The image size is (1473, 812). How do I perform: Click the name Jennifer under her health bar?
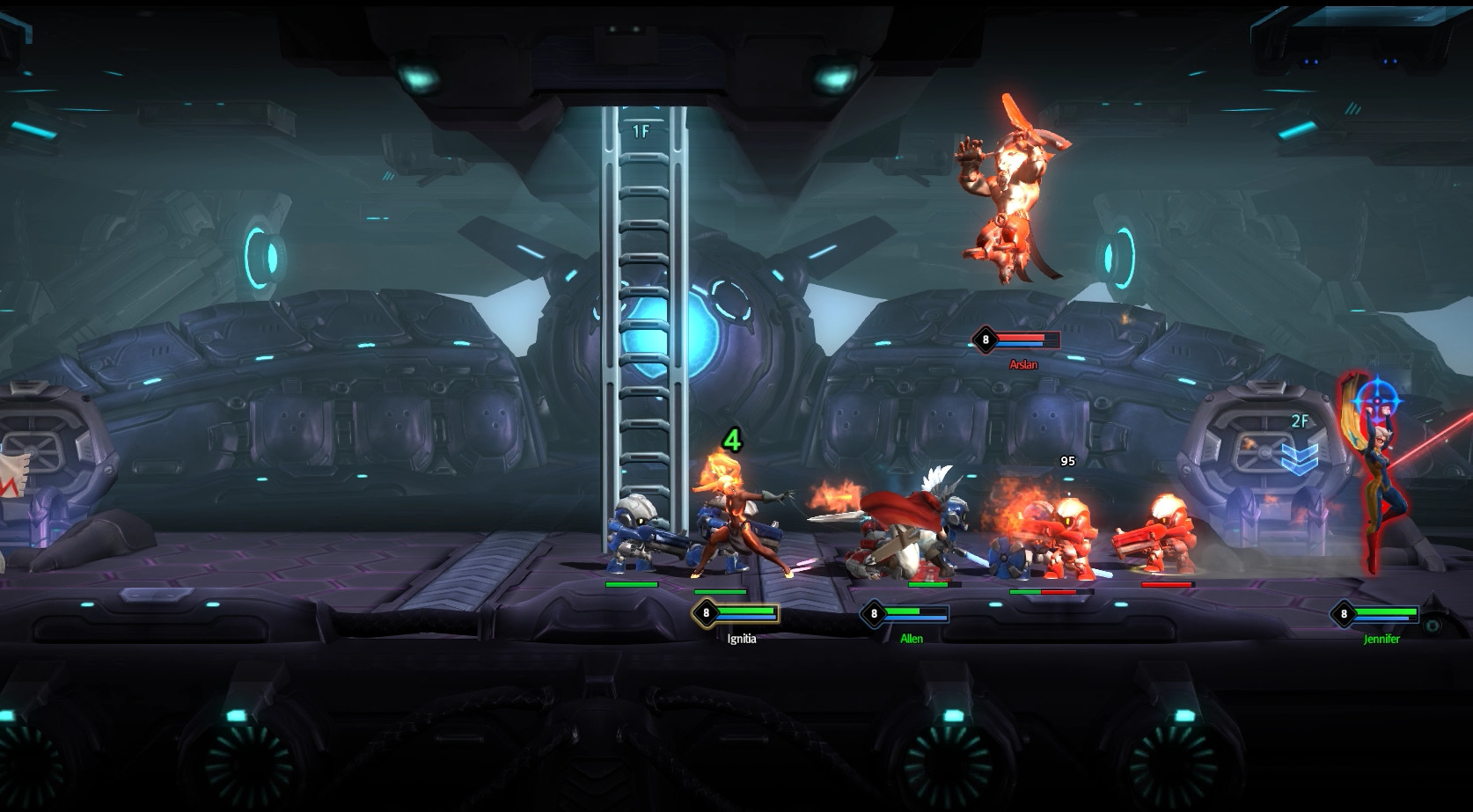pyautogui.click(x=1382, y=638)
